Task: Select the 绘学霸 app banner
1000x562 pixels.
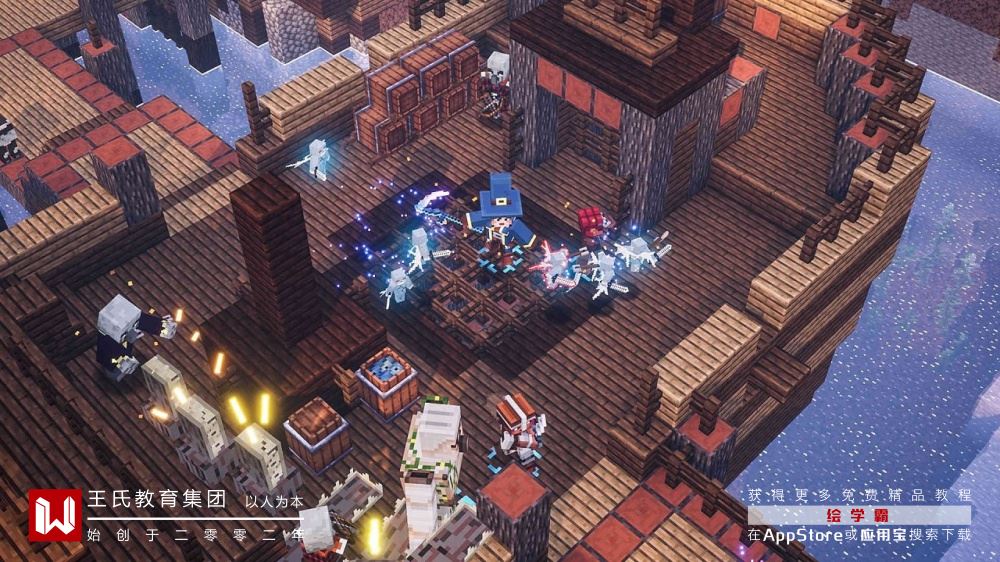Action: tap(859, 515)
